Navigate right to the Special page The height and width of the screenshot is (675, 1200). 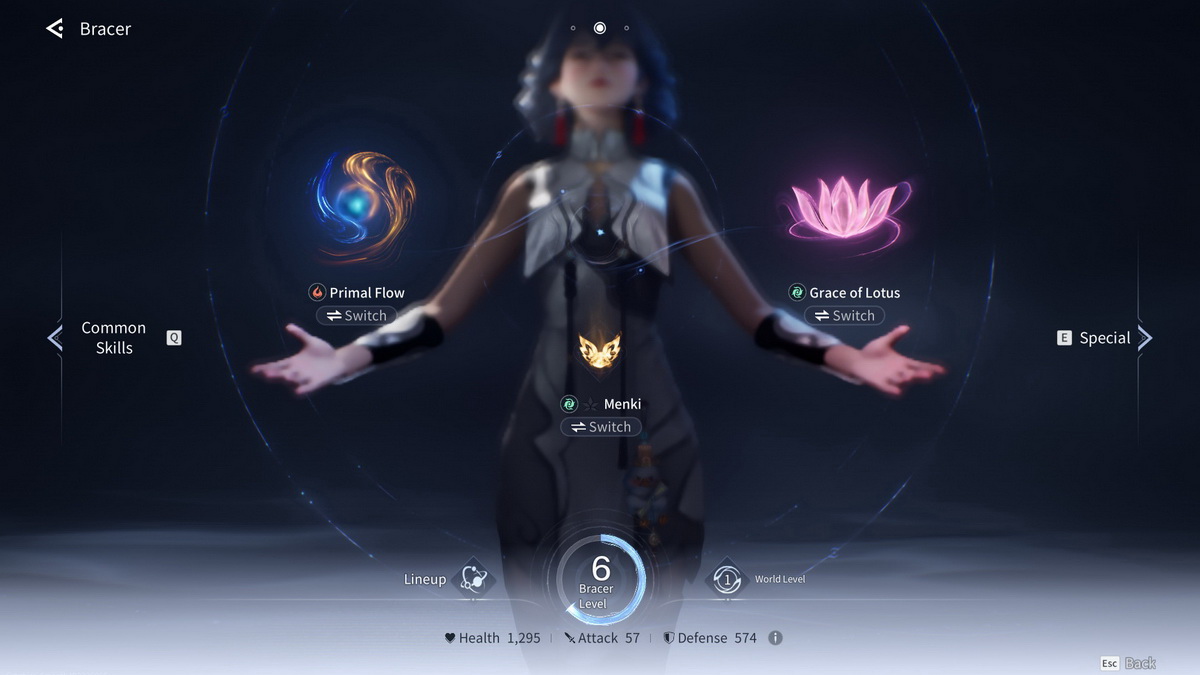click(1144, 338)
